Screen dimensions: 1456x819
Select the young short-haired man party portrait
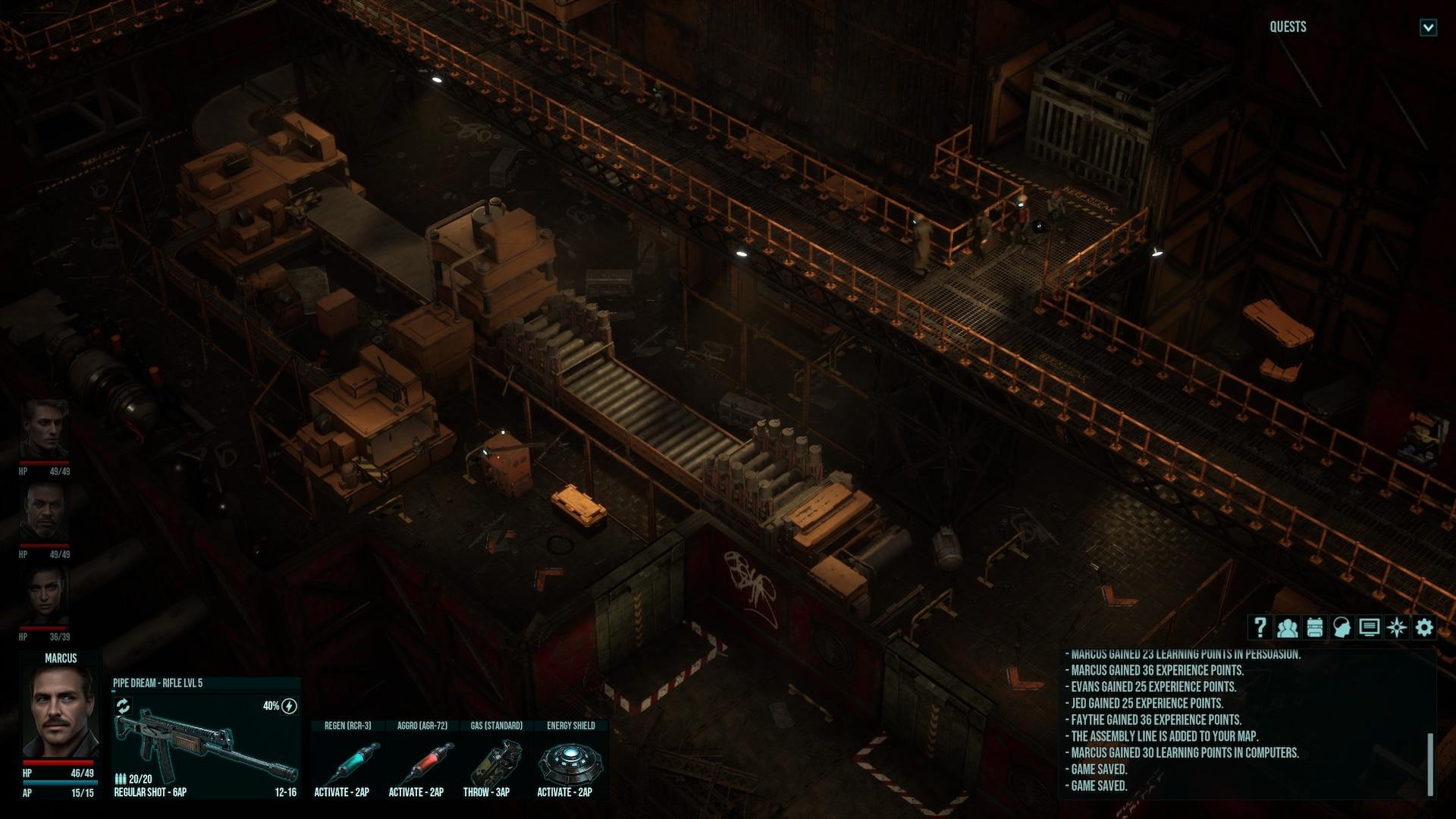click(x=45, y=428)
